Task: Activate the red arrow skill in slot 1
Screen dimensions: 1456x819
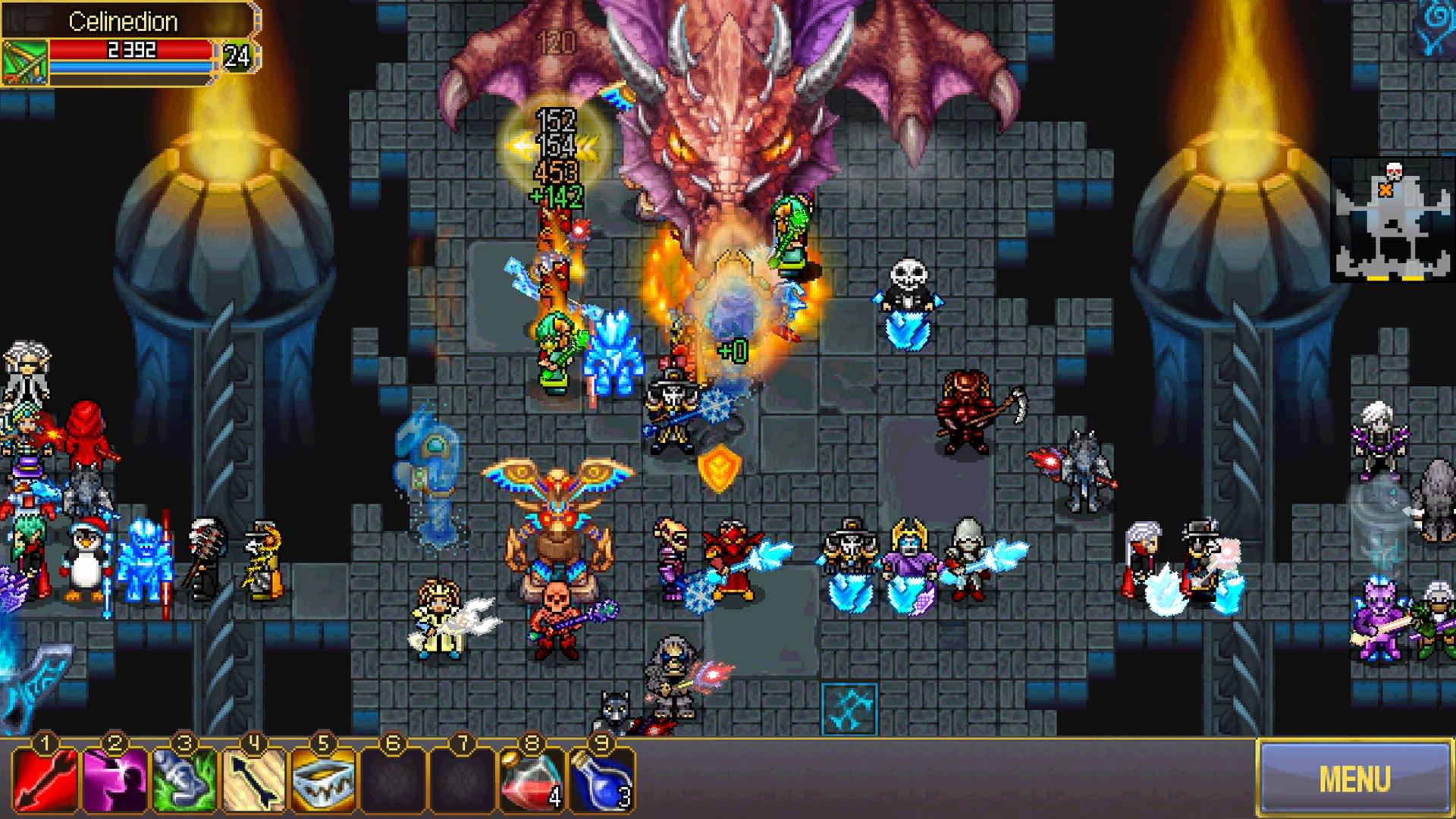Action: [44, 780]
